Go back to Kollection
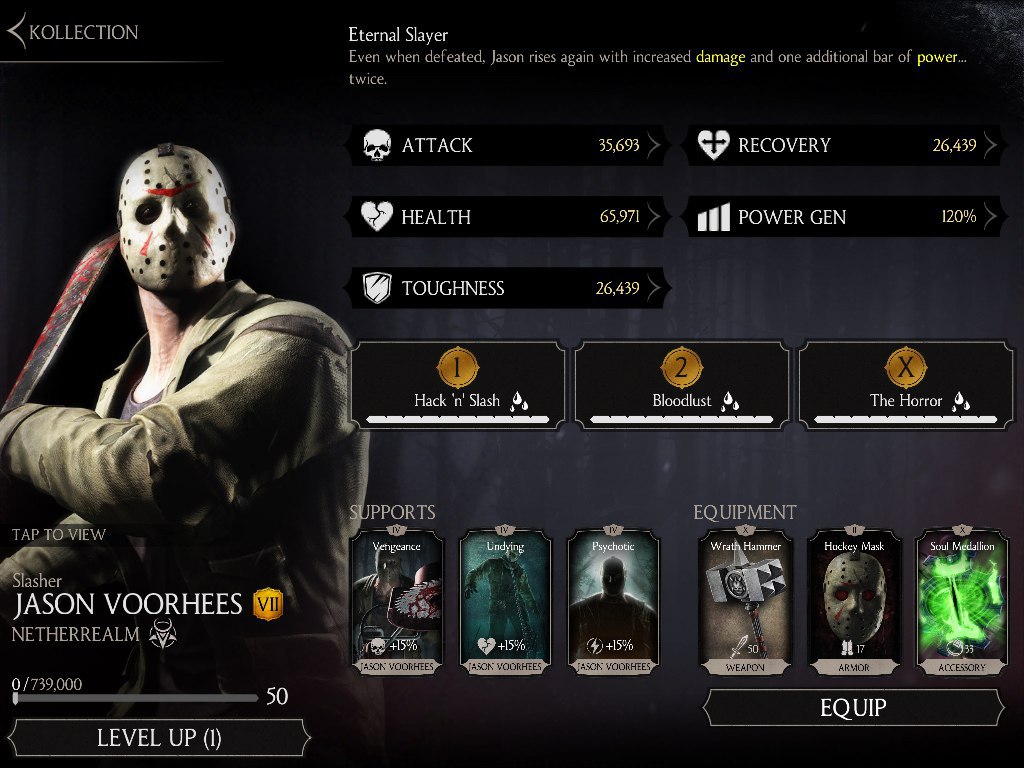This screenshot has width=1024, height=768. [73, 32]
